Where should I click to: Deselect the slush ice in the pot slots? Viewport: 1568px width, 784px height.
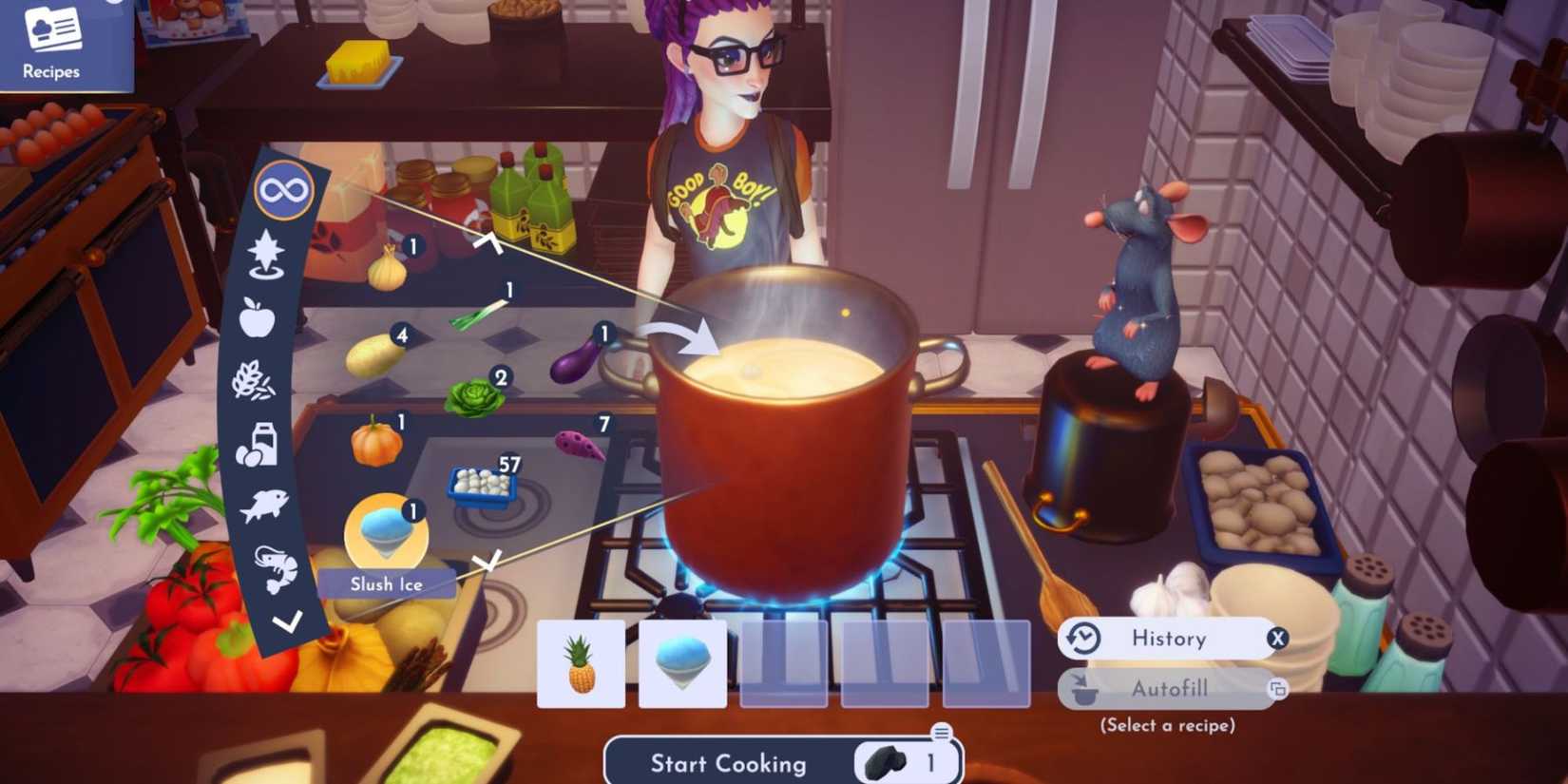[682, 665]
